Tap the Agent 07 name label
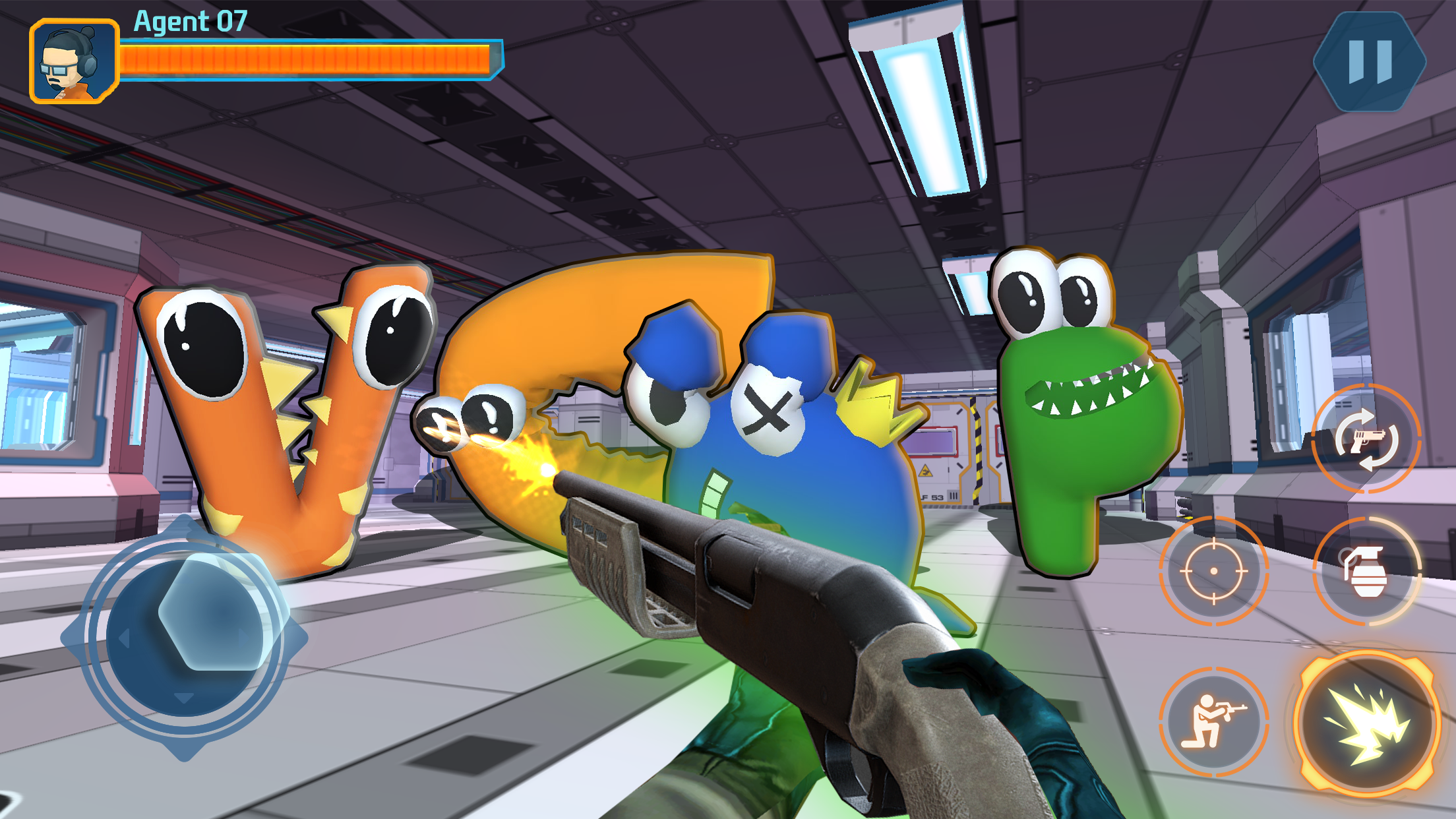The width and height of the screenshot is (1456, 819). (x=188, y=22)
